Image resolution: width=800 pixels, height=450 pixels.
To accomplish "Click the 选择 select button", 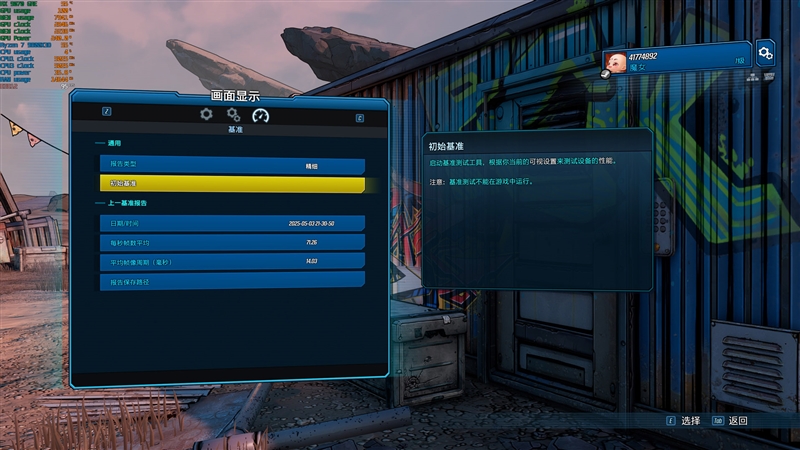I will point(683,421).
